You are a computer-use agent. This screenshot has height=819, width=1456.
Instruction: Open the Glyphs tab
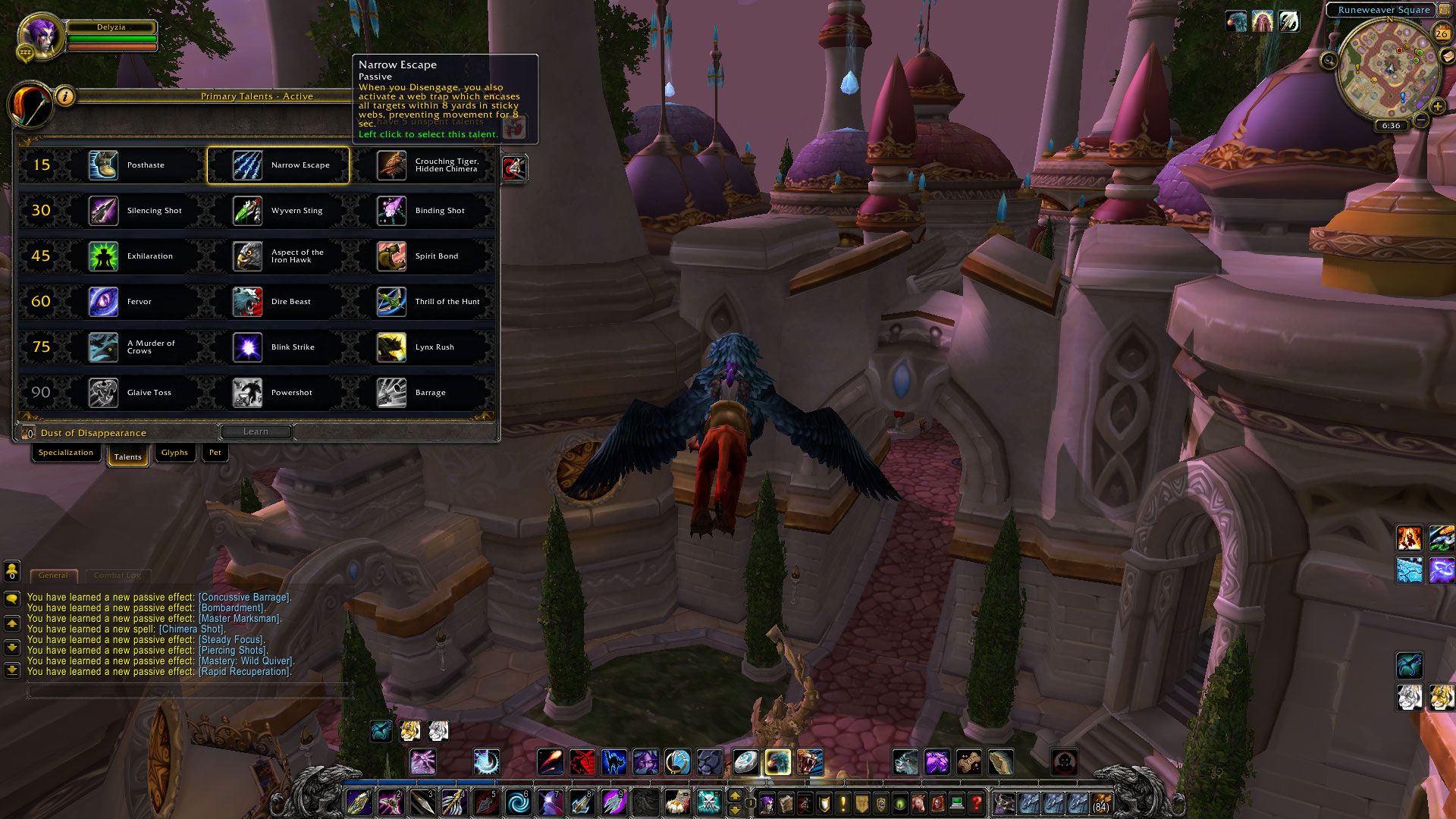174,453
